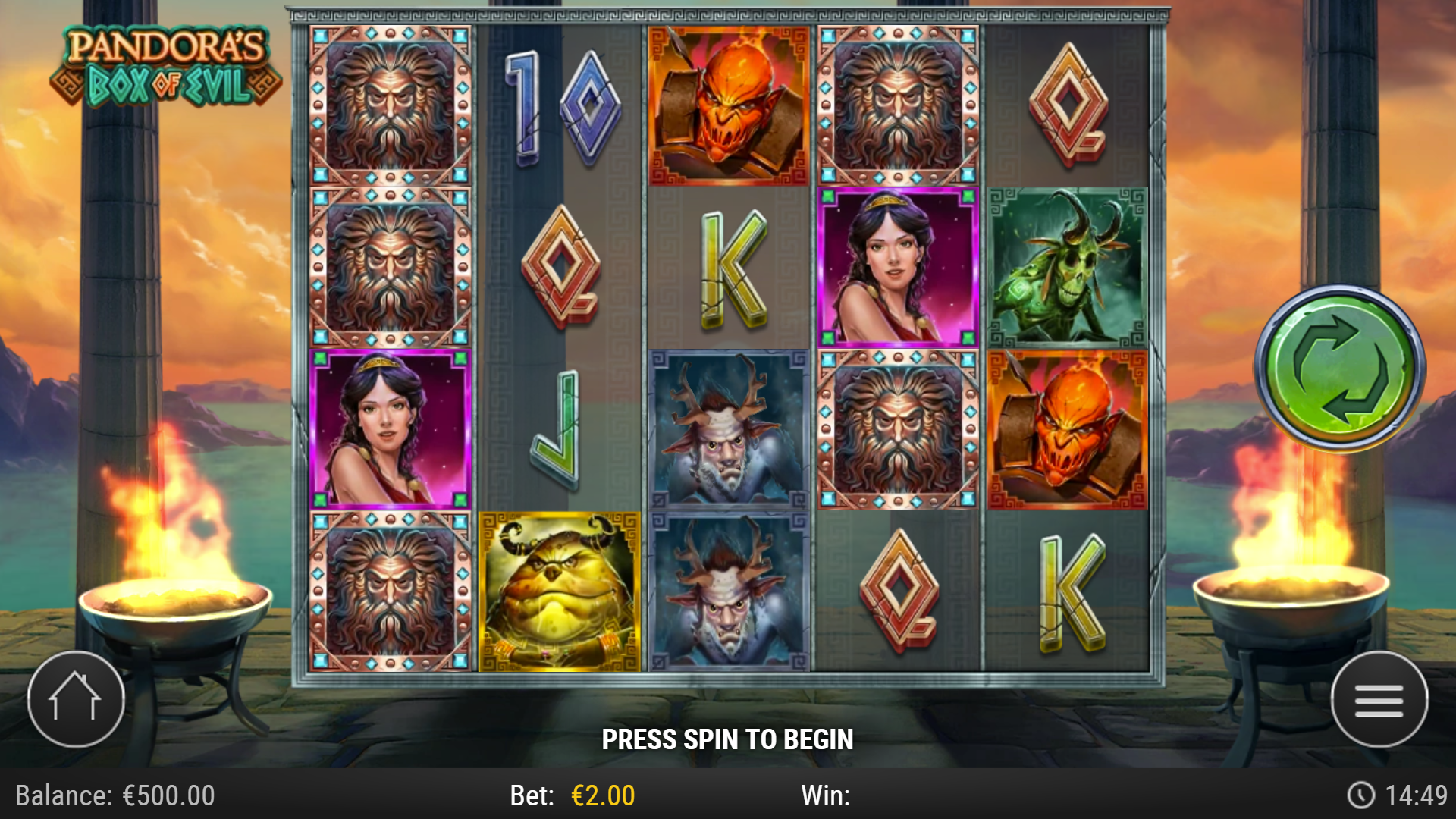The height and width of the screenshot is (819, 1456).
Task: Click the green horned skeleton symbol
Action: 1068,265
